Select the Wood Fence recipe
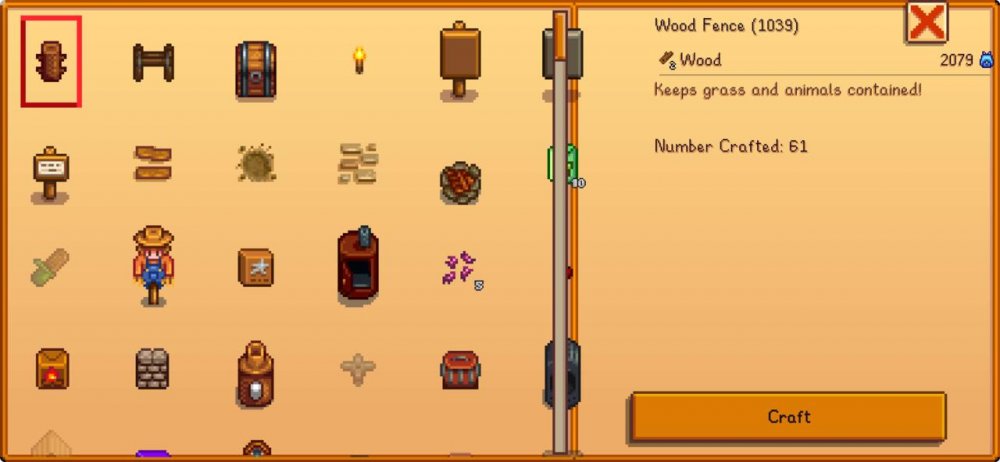The height and width of the screenshot is (462, 1000). (x=51, y=62)
